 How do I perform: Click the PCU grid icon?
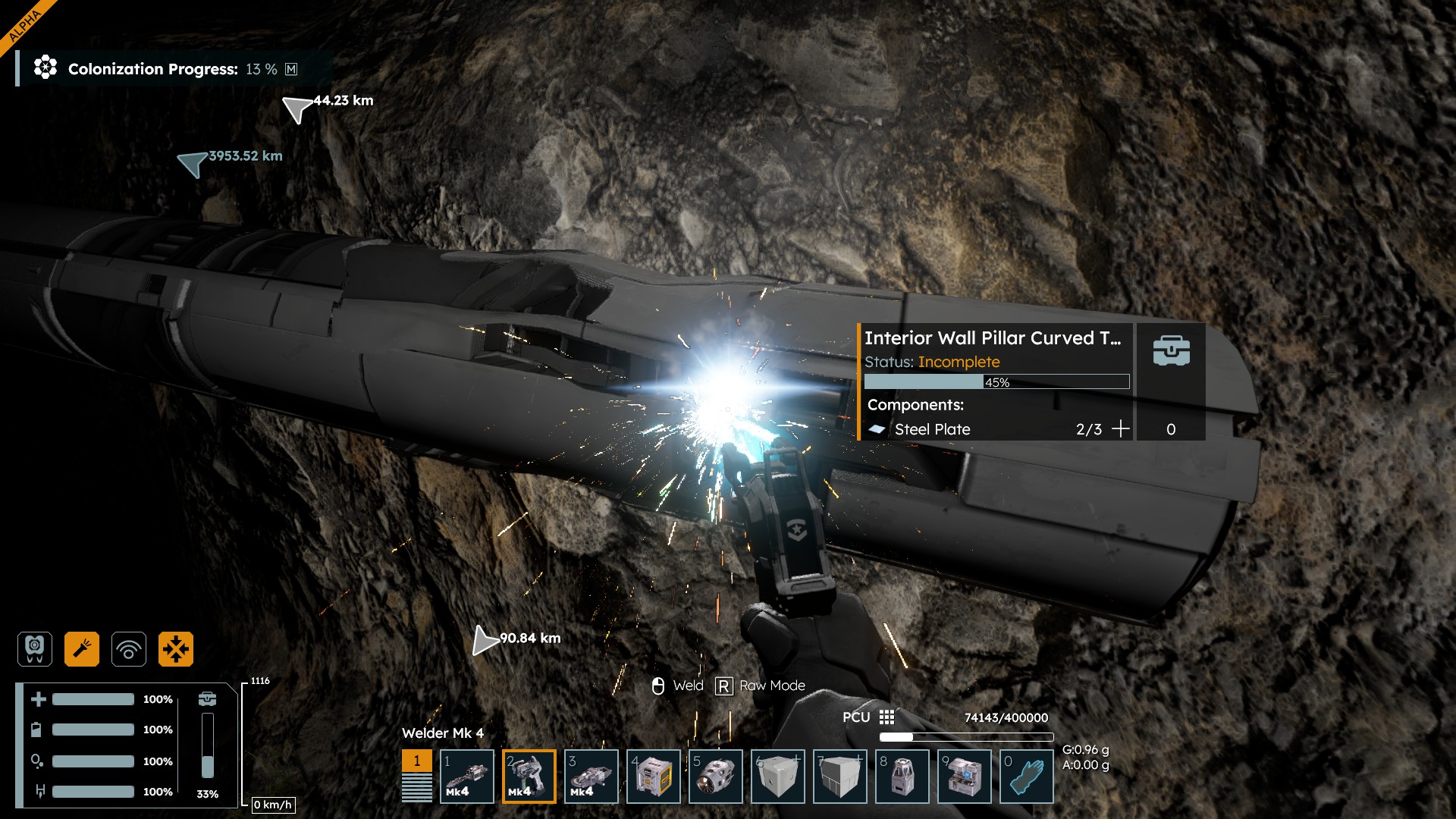(886, 717)
